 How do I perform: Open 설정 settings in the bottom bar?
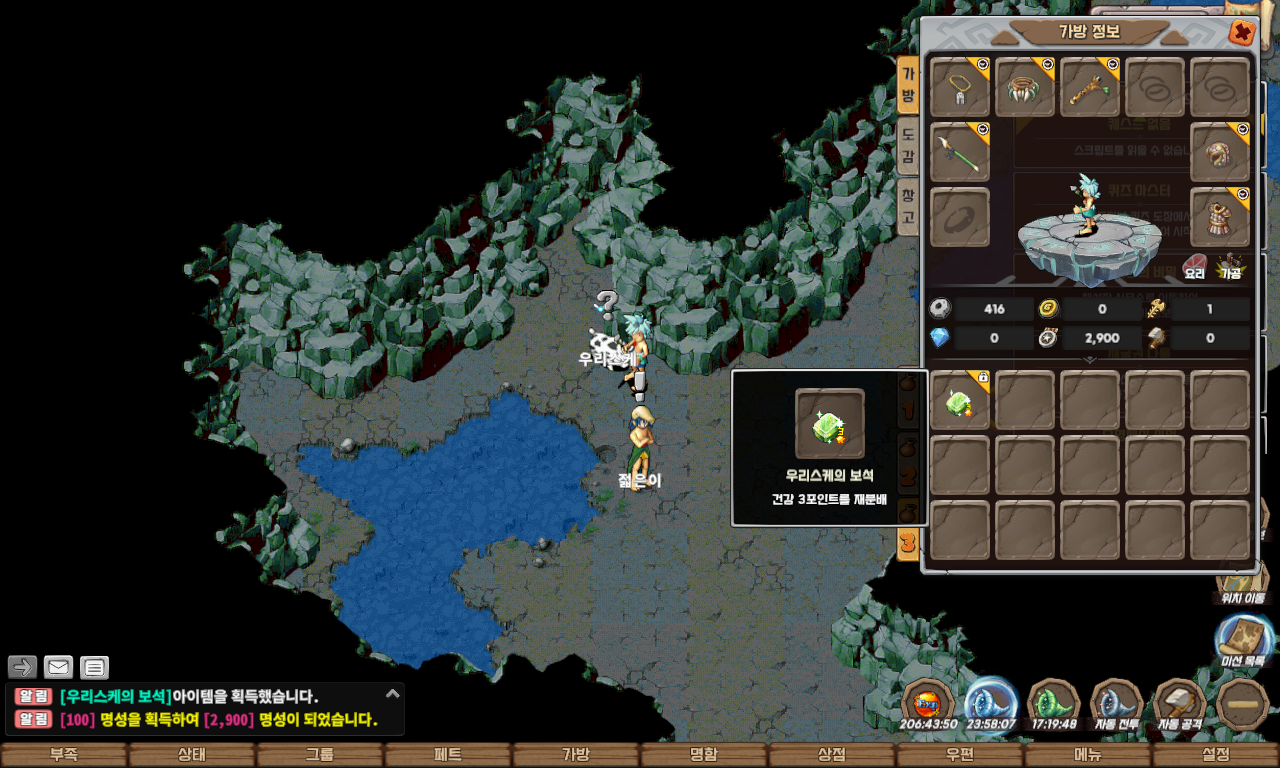[1215, 755]
